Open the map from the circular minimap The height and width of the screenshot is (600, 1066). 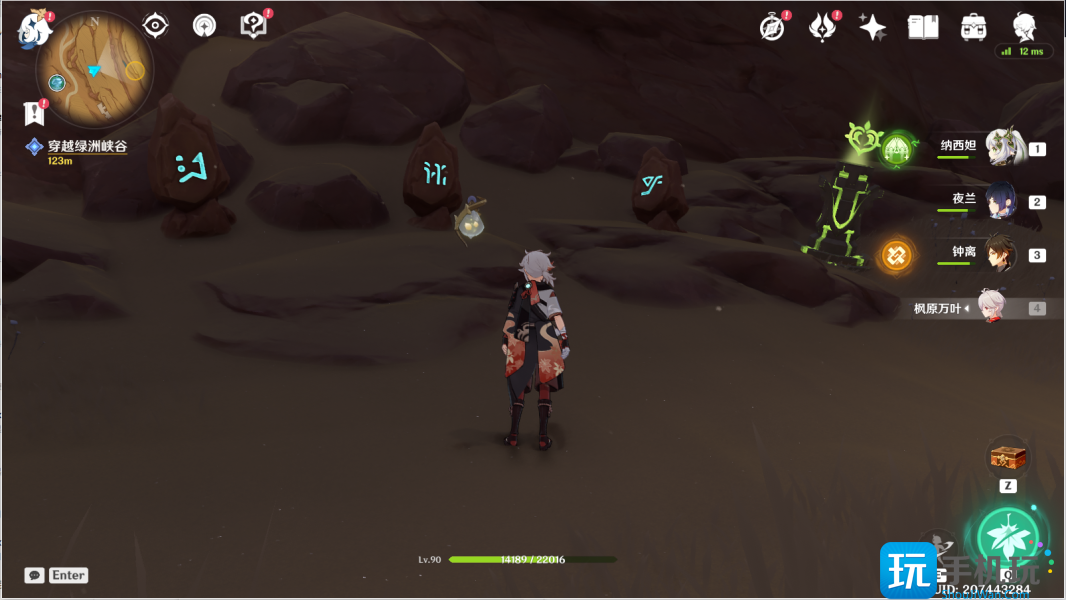[94, 68]
